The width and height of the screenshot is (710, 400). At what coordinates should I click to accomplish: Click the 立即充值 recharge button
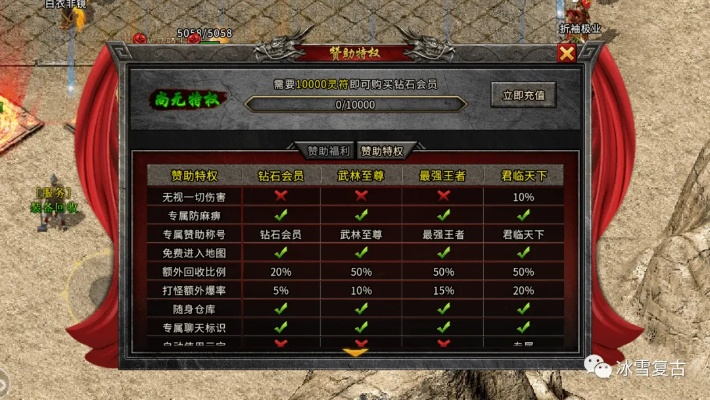click(523, 95)
